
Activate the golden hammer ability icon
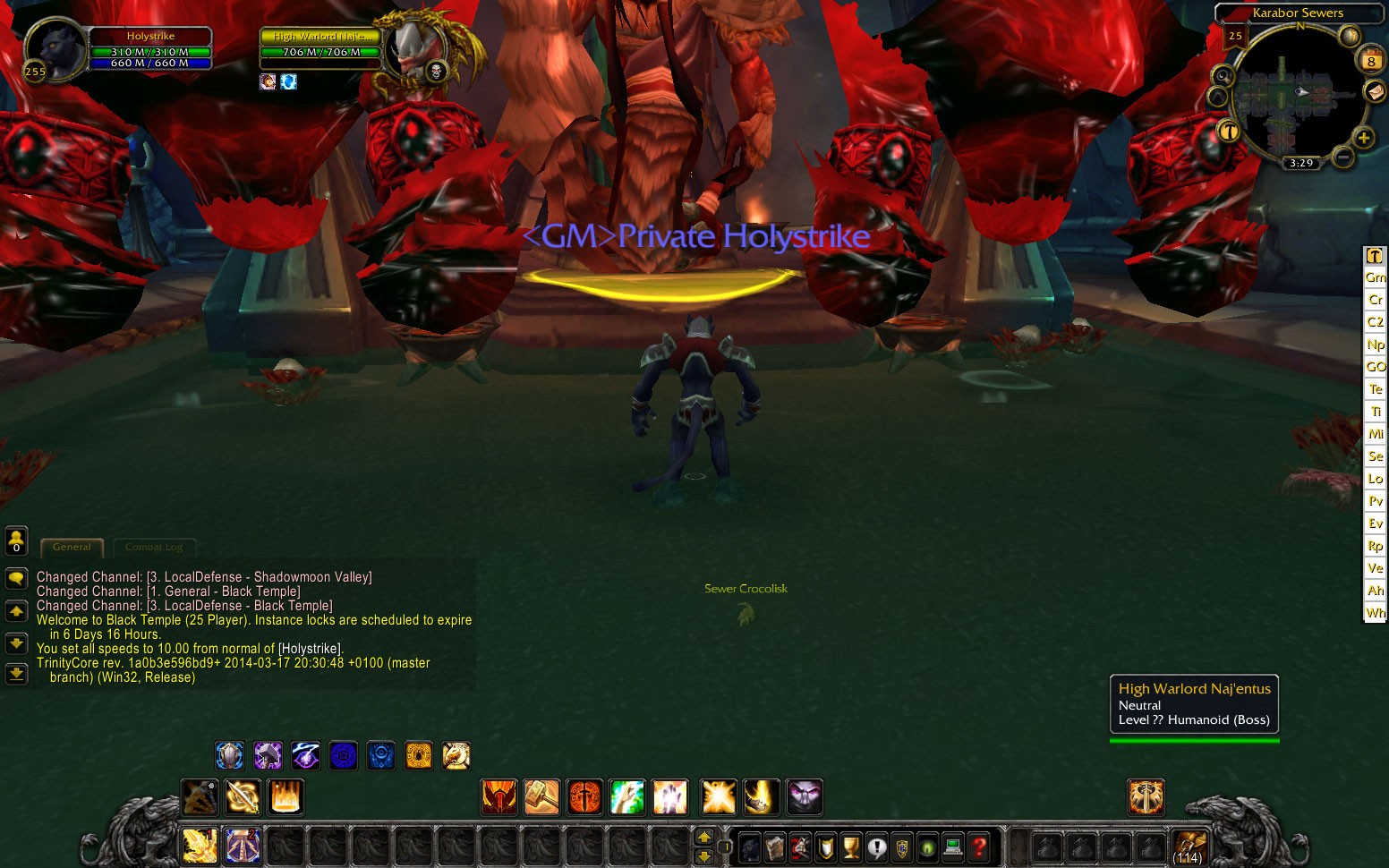[541, 797]
